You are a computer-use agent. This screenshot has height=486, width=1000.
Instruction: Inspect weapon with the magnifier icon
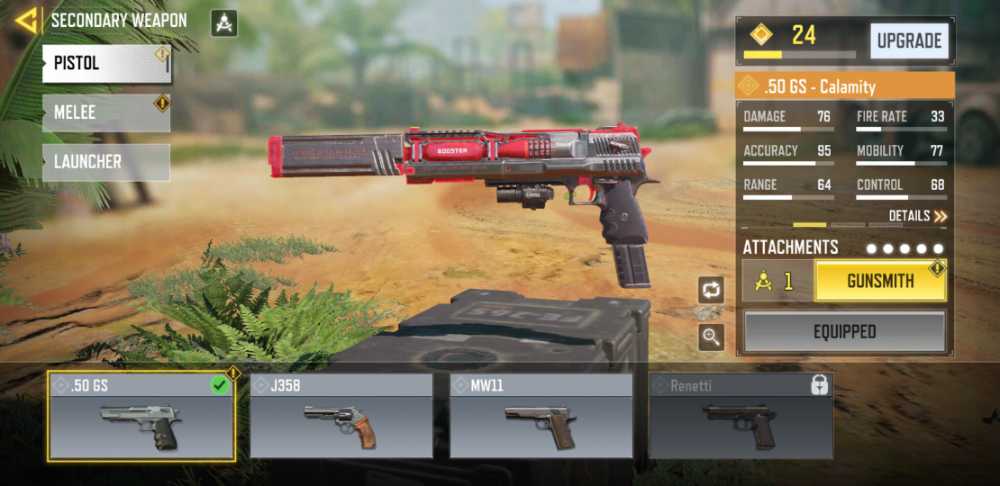tap(711, 337)
